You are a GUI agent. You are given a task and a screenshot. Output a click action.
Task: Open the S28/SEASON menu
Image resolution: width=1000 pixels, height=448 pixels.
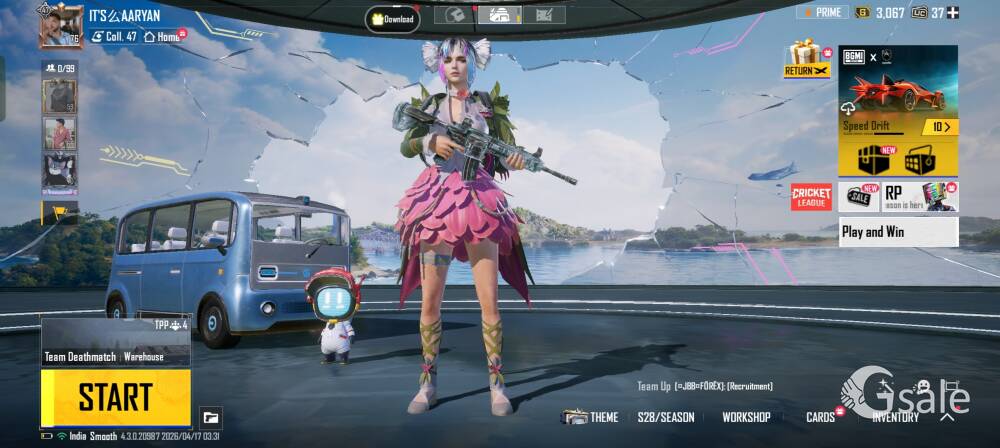coord(666,417)
